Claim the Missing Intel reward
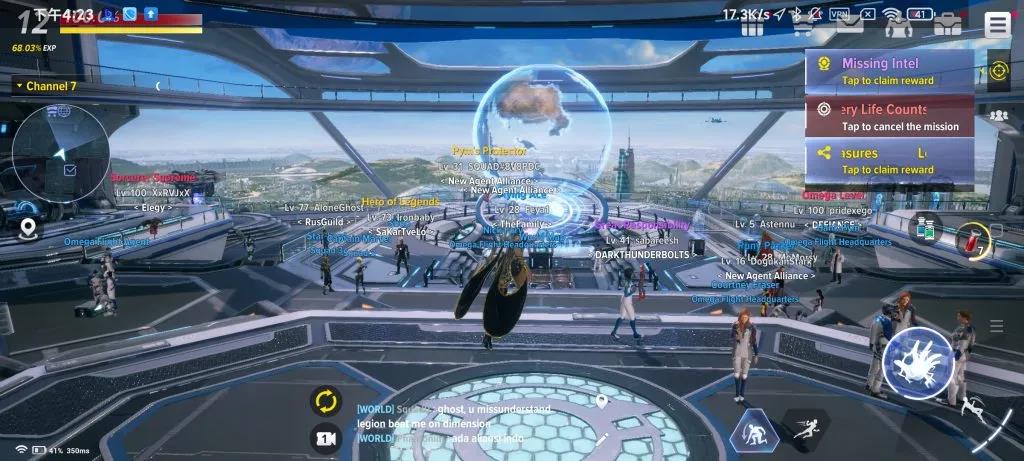Viewport: 1024px width, 461px height. point(888,71)
